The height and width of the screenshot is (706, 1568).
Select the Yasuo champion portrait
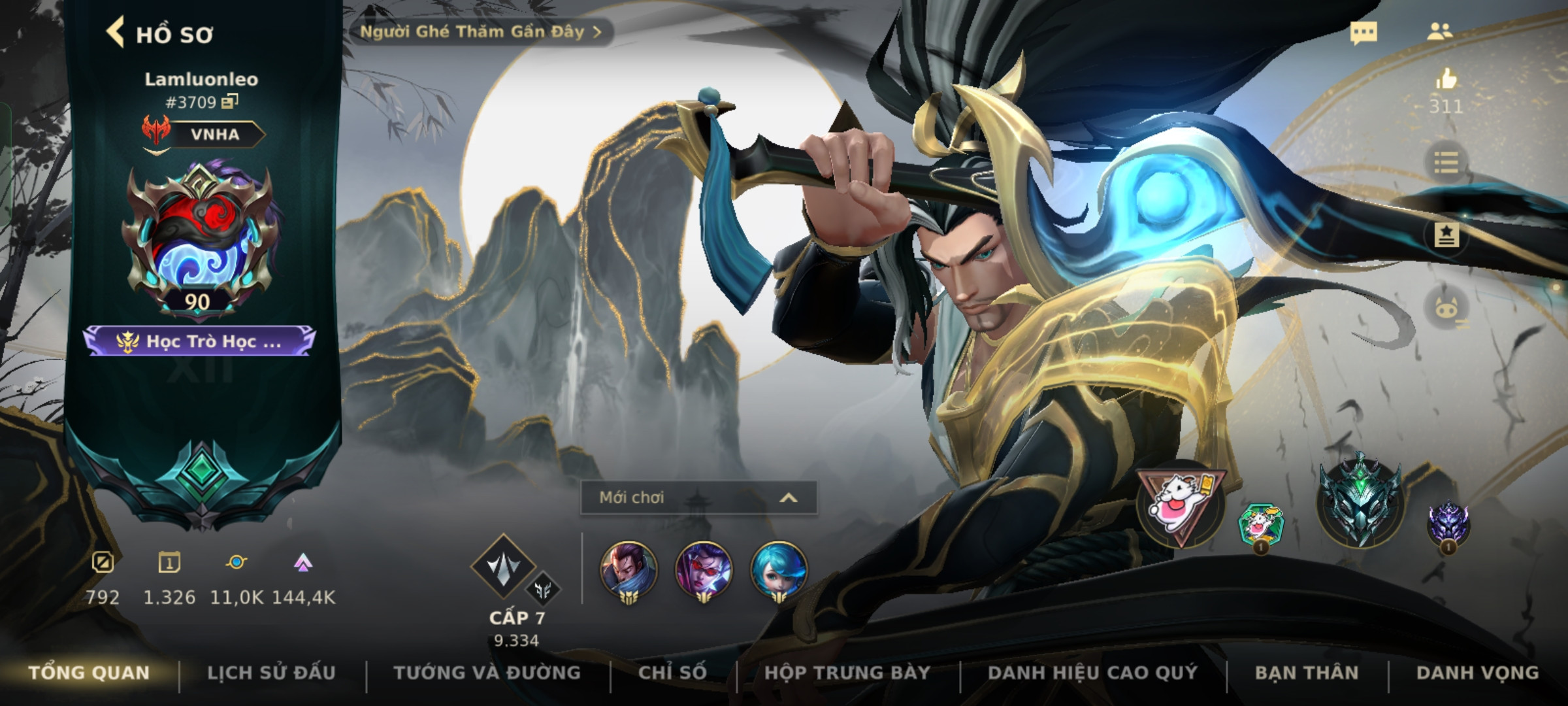(628, 569)
